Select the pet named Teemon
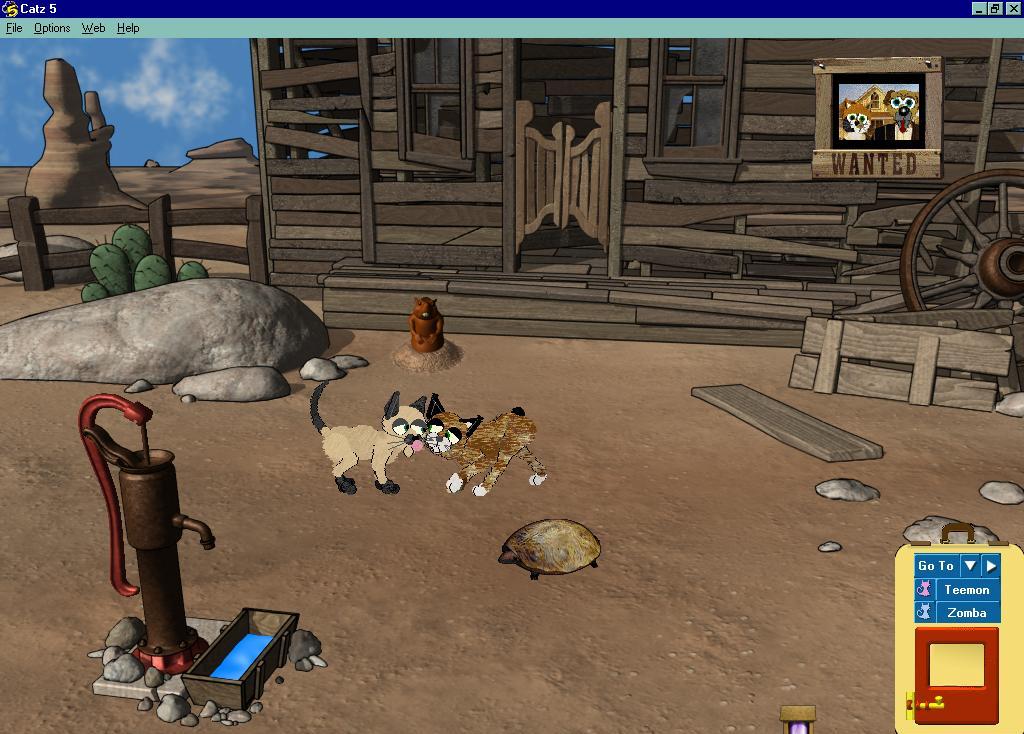 pos(966,590)
